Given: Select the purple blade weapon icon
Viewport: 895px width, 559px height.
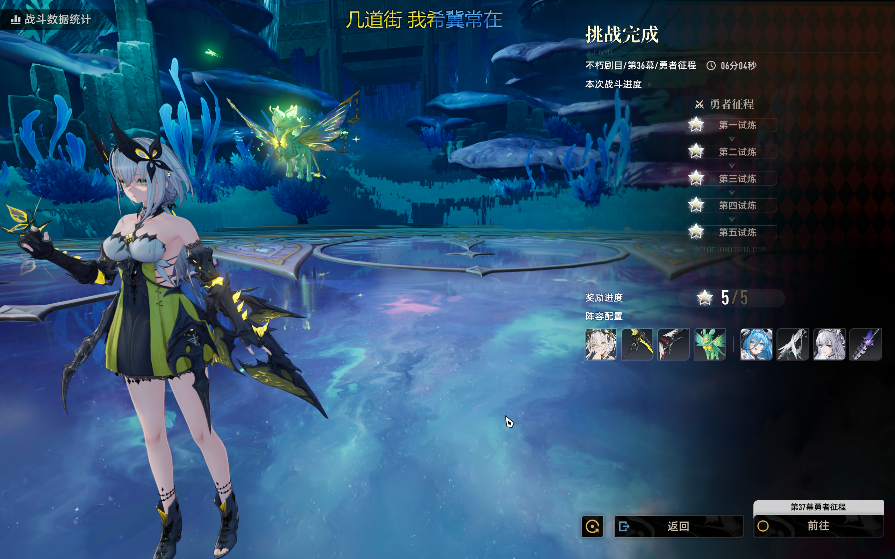Looking at the screenshot, I should click(865, 344).
